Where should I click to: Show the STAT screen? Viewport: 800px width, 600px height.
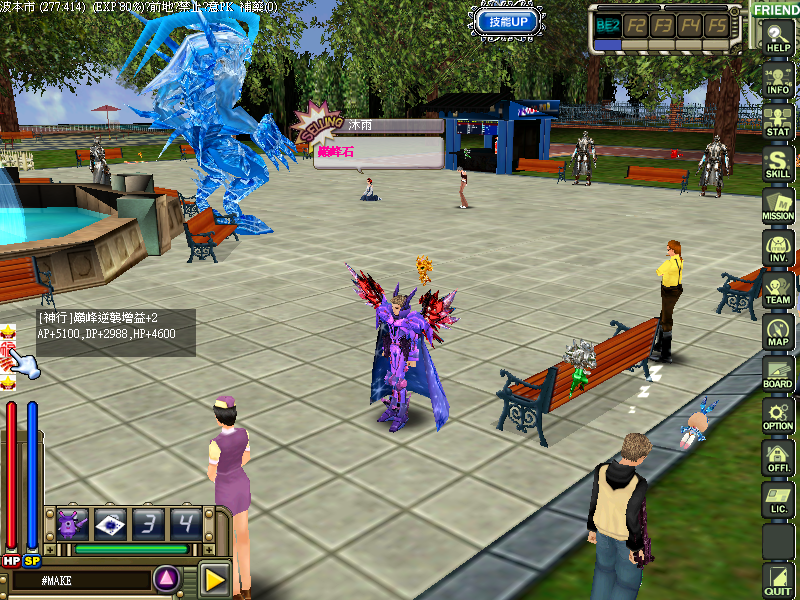[x=778, y=121]
